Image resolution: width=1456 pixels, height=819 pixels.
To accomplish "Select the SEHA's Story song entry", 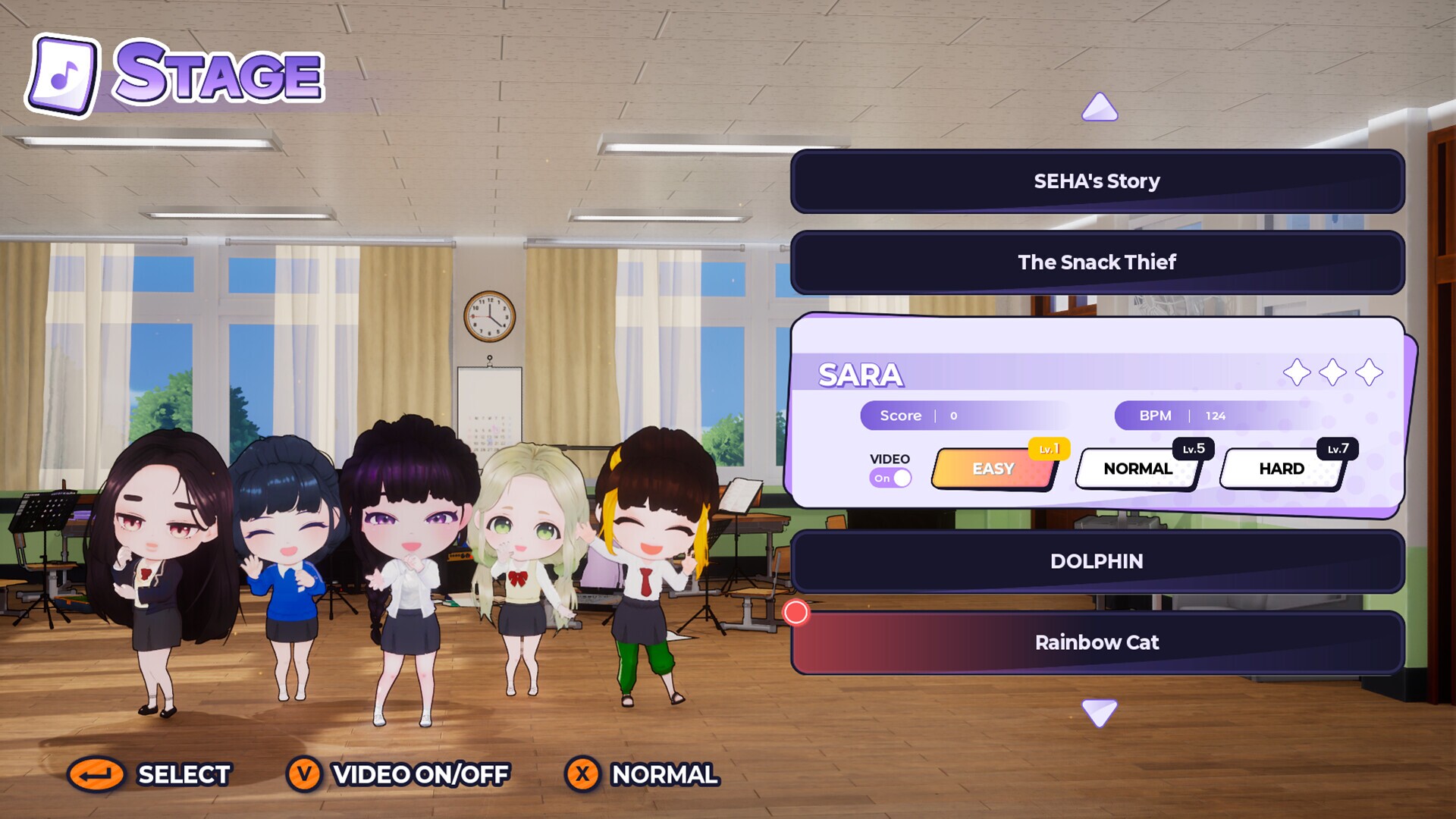I will point(1097,180).
